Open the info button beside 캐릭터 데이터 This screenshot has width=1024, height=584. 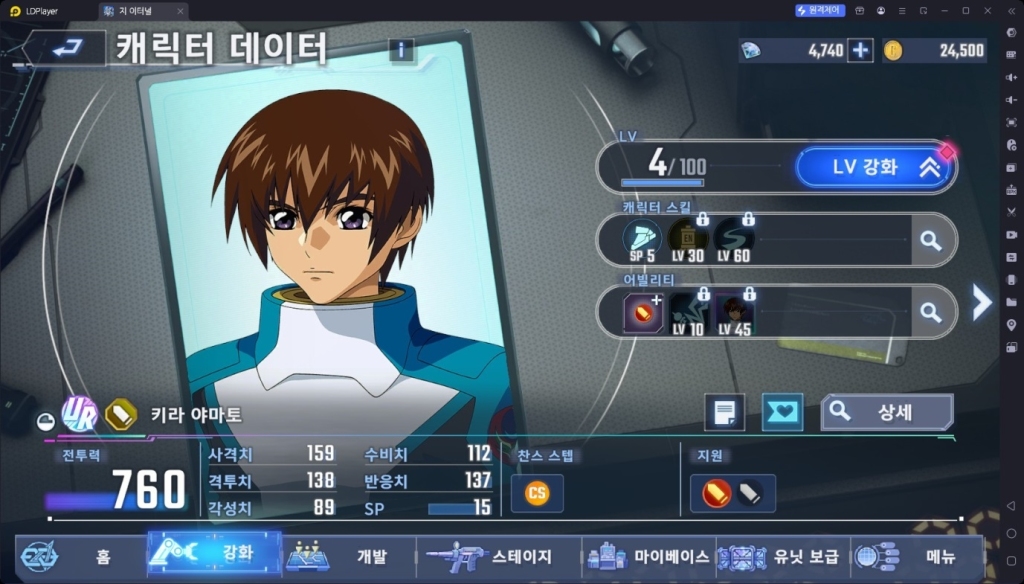[x=401, y=50]
